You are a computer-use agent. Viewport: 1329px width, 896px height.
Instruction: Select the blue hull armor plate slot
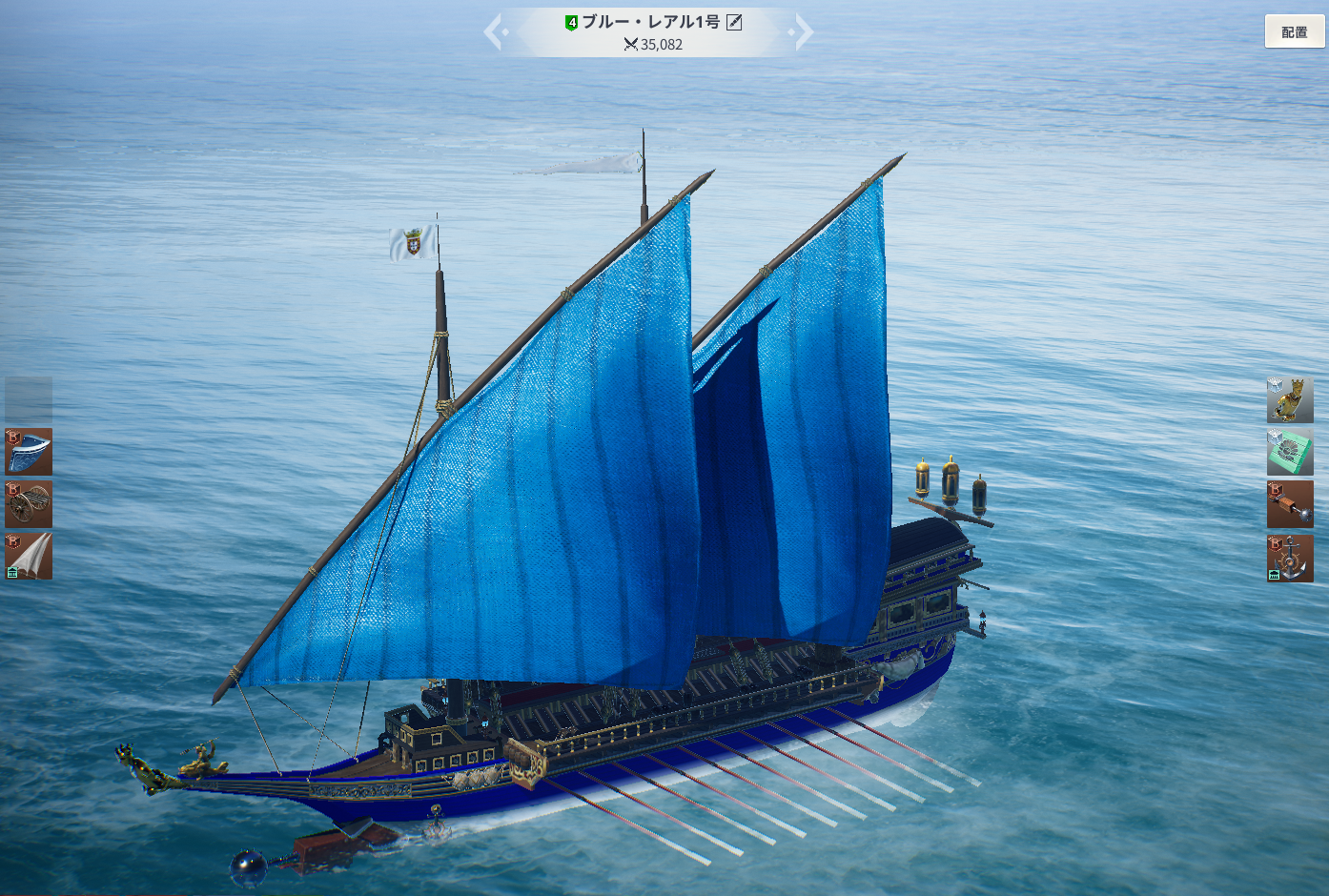pos(29,452)
